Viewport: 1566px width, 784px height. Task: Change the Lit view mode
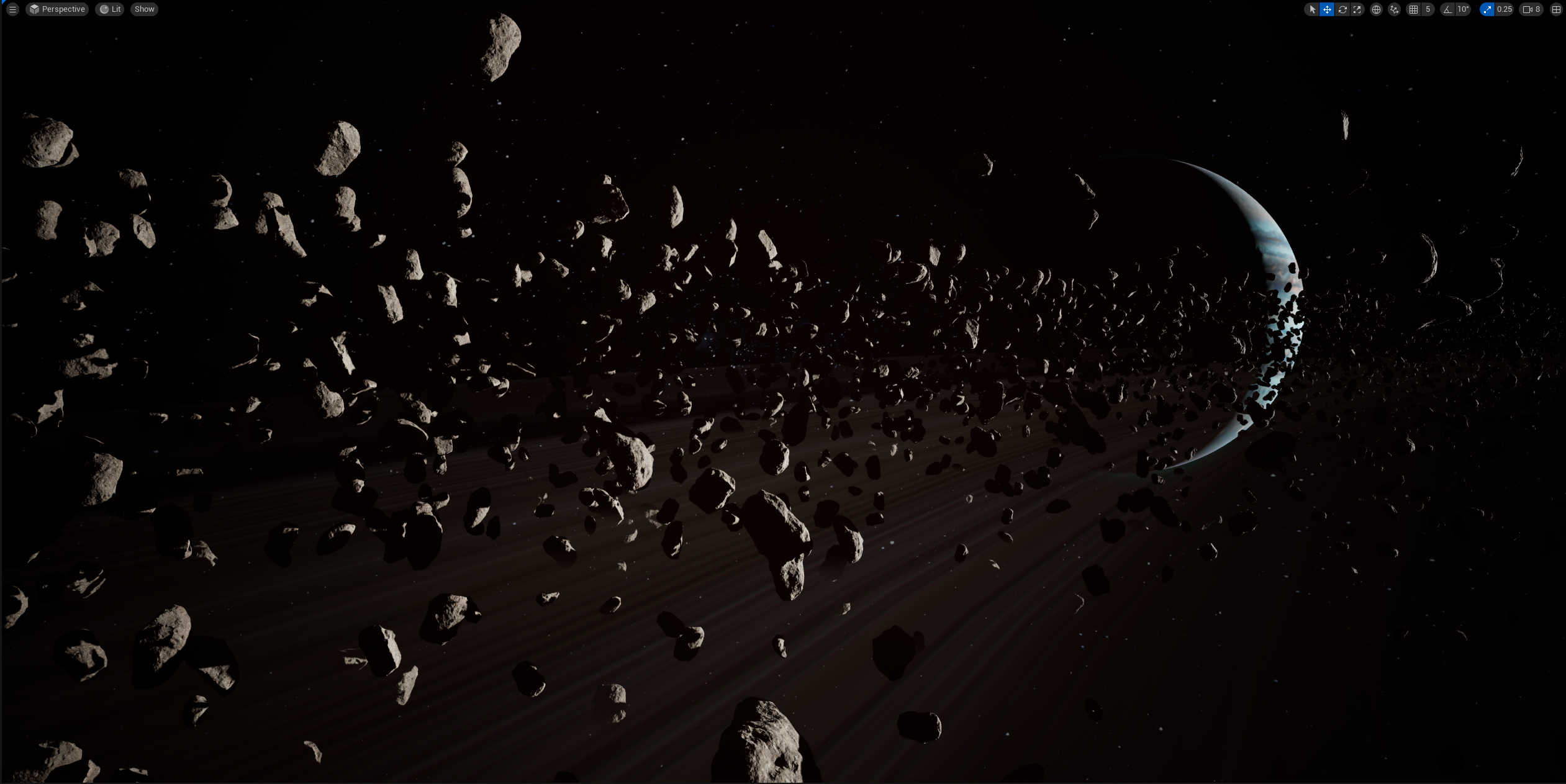point(110,9)
